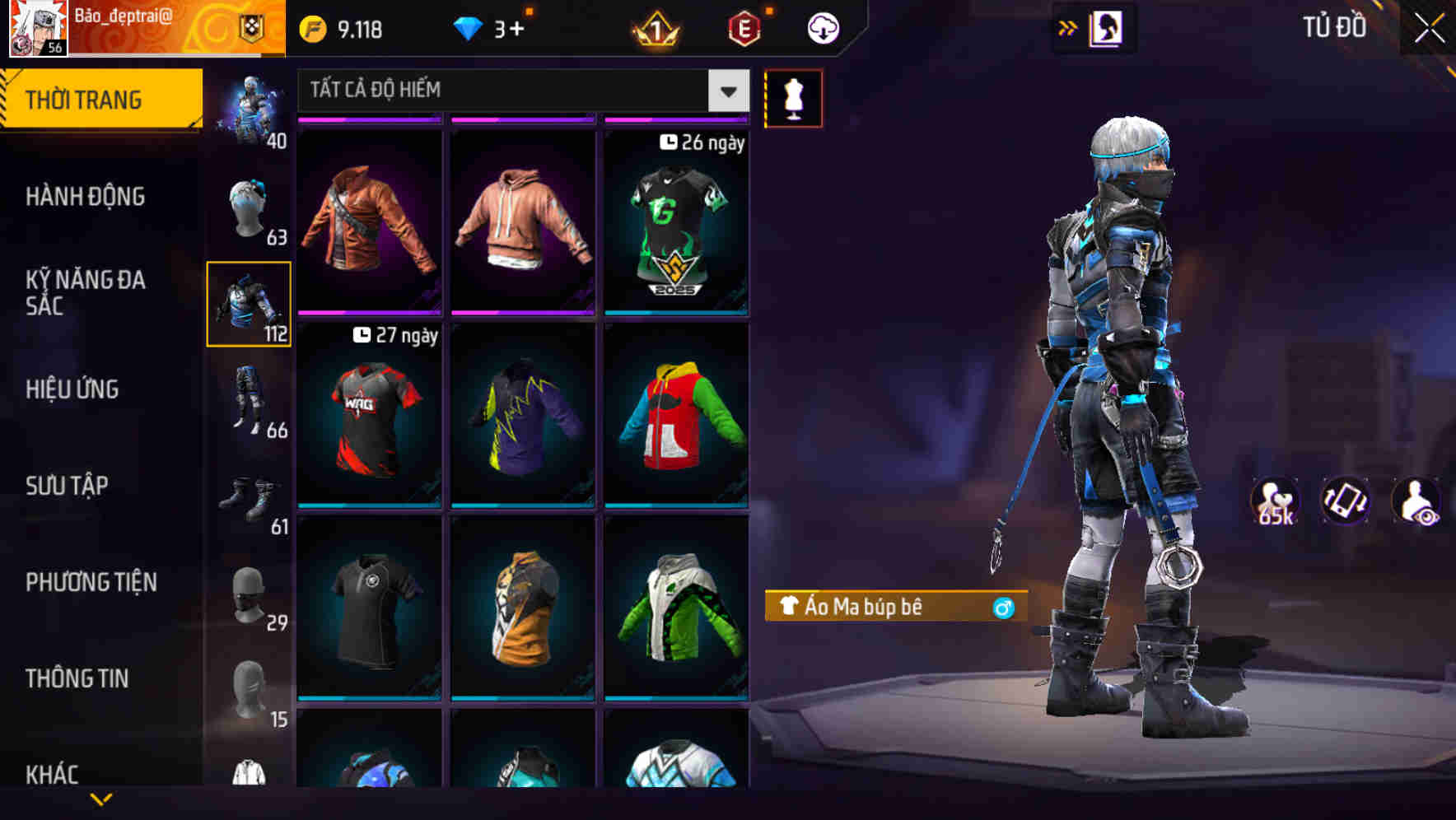Click the diamond currency icon
The image size is (1456, 820).
pyautogui.click(x=469, y=26)
